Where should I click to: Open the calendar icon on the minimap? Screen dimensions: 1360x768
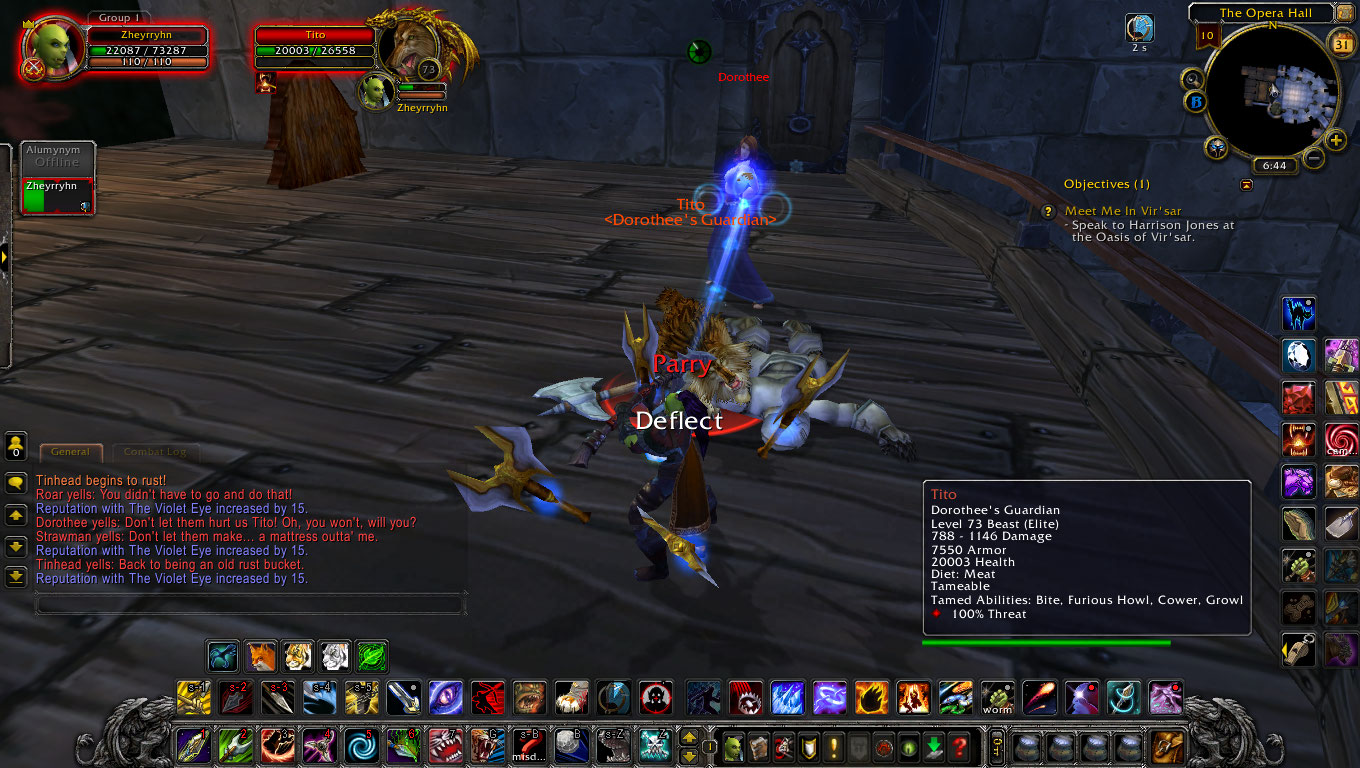(1340, 44)
